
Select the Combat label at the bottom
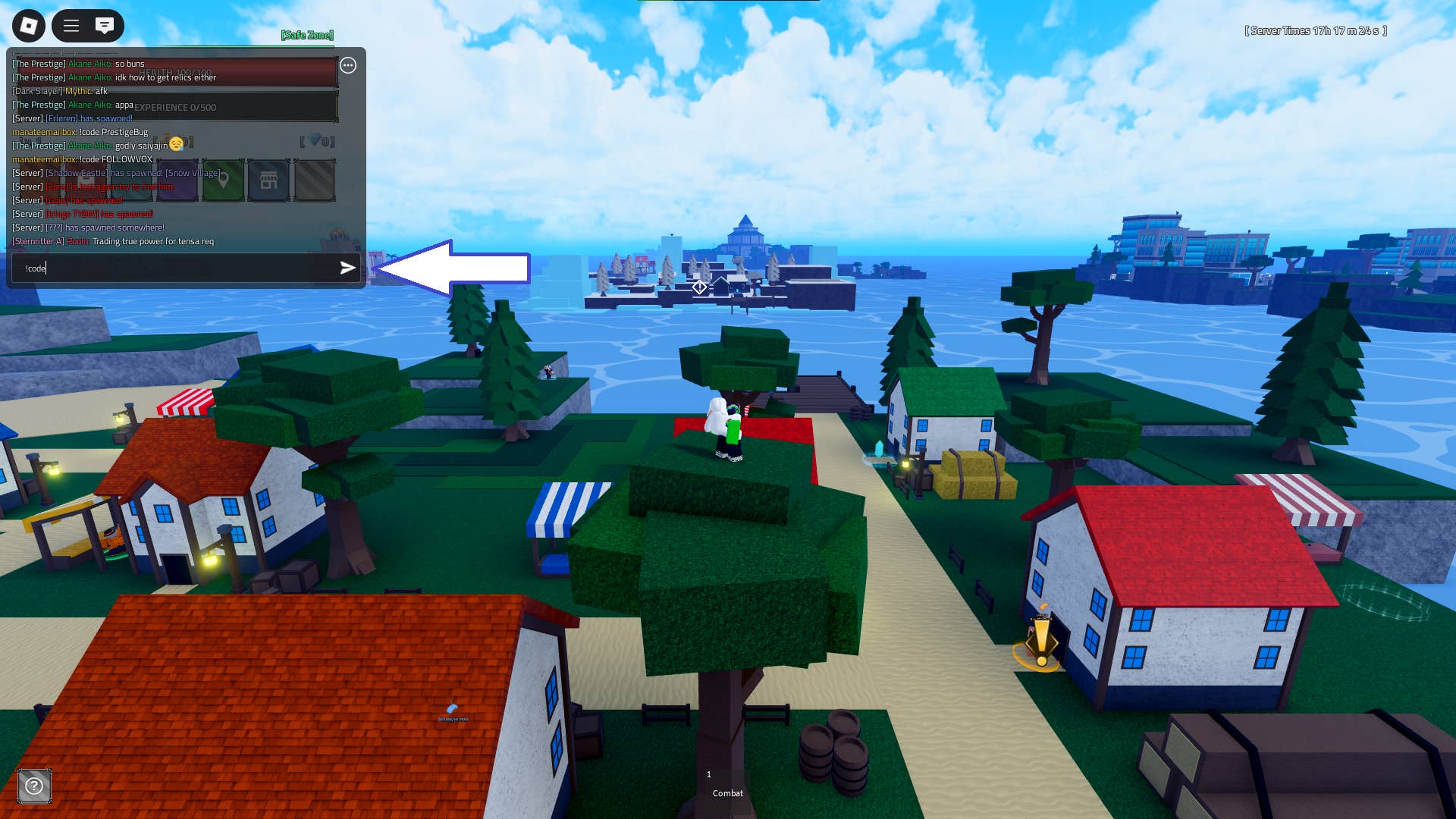pos(726,793)
